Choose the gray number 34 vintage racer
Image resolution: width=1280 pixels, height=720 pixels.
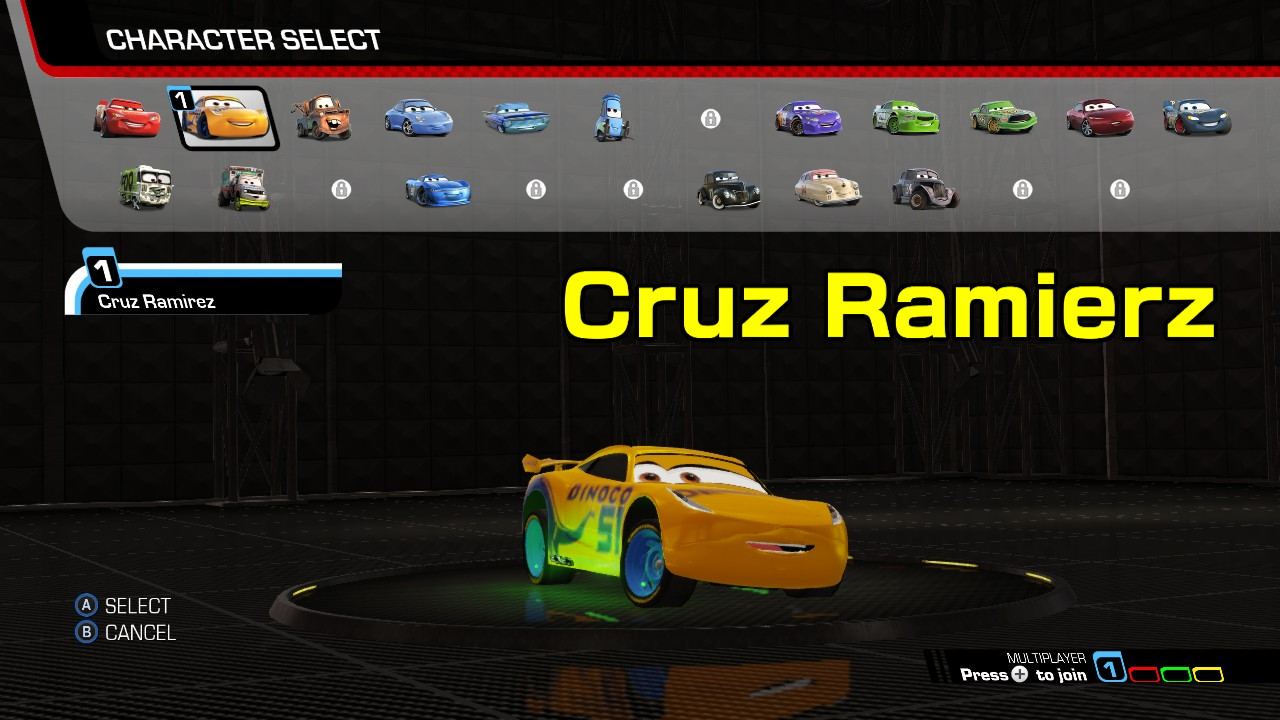click(925, 188)
